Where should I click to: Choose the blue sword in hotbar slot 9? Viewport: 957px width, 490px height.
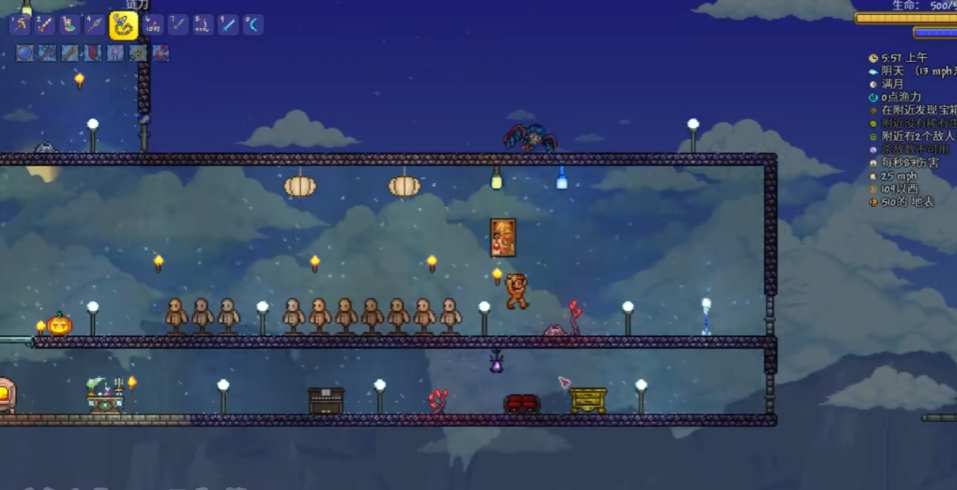coord(228,25)
